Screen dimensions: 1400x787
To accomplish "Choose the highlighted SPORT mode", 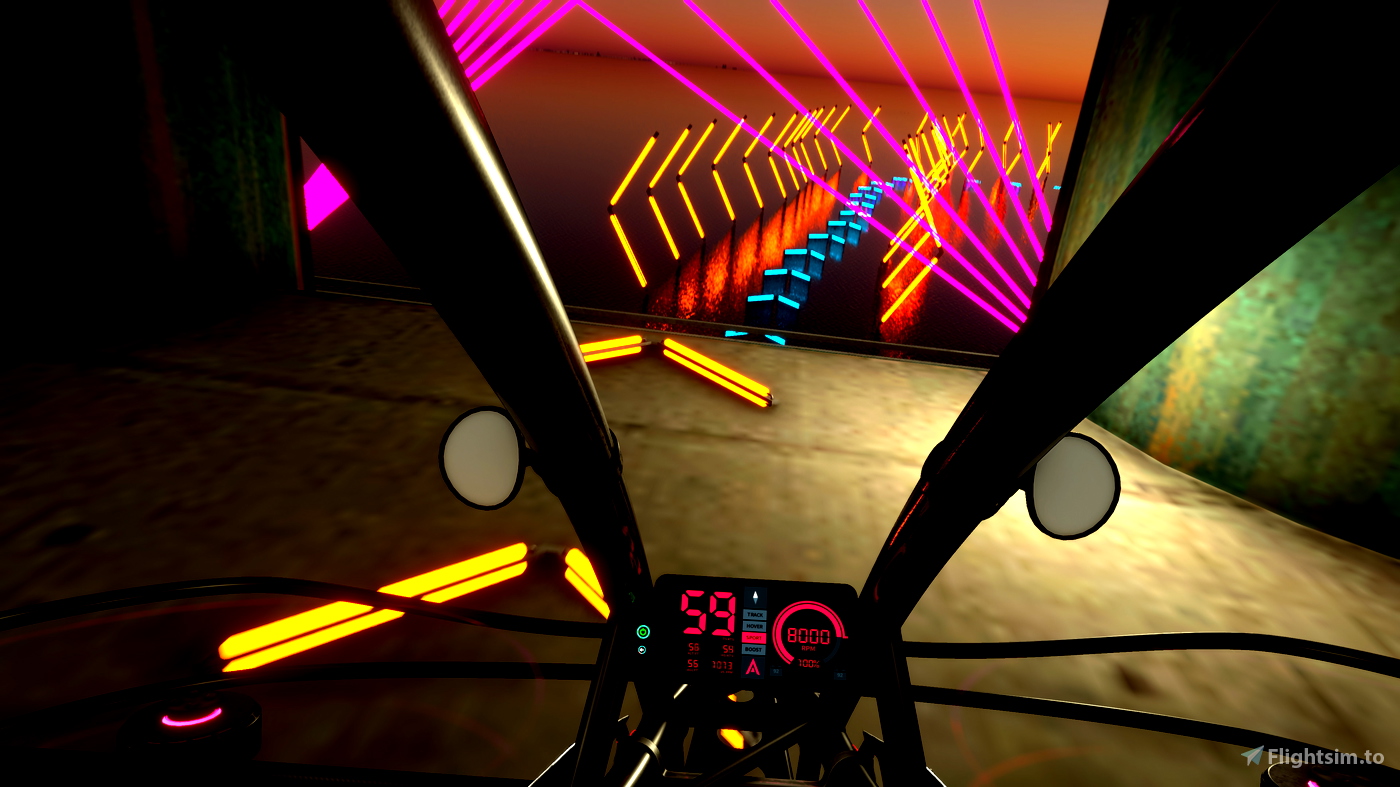I will click(754, 638).
